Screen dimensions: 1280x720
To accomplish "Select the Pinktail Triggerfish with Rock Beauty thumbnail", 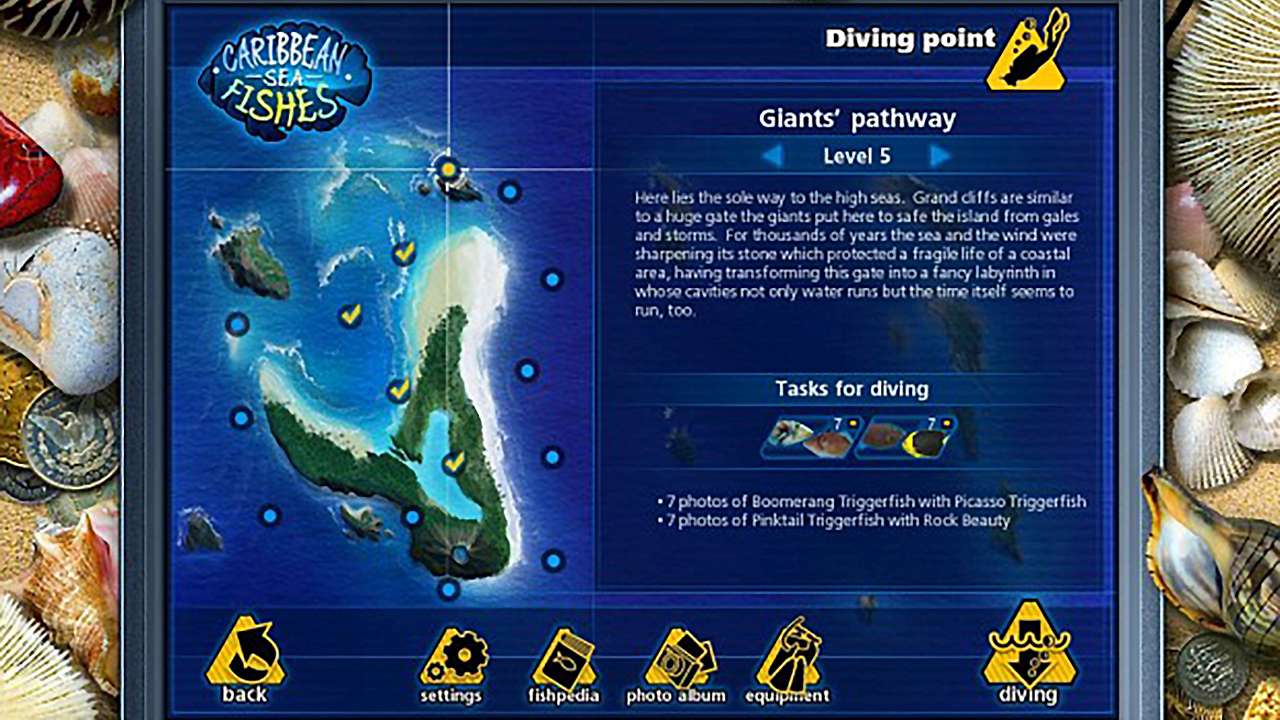I will pyautogui.click(x=906, y=437).
